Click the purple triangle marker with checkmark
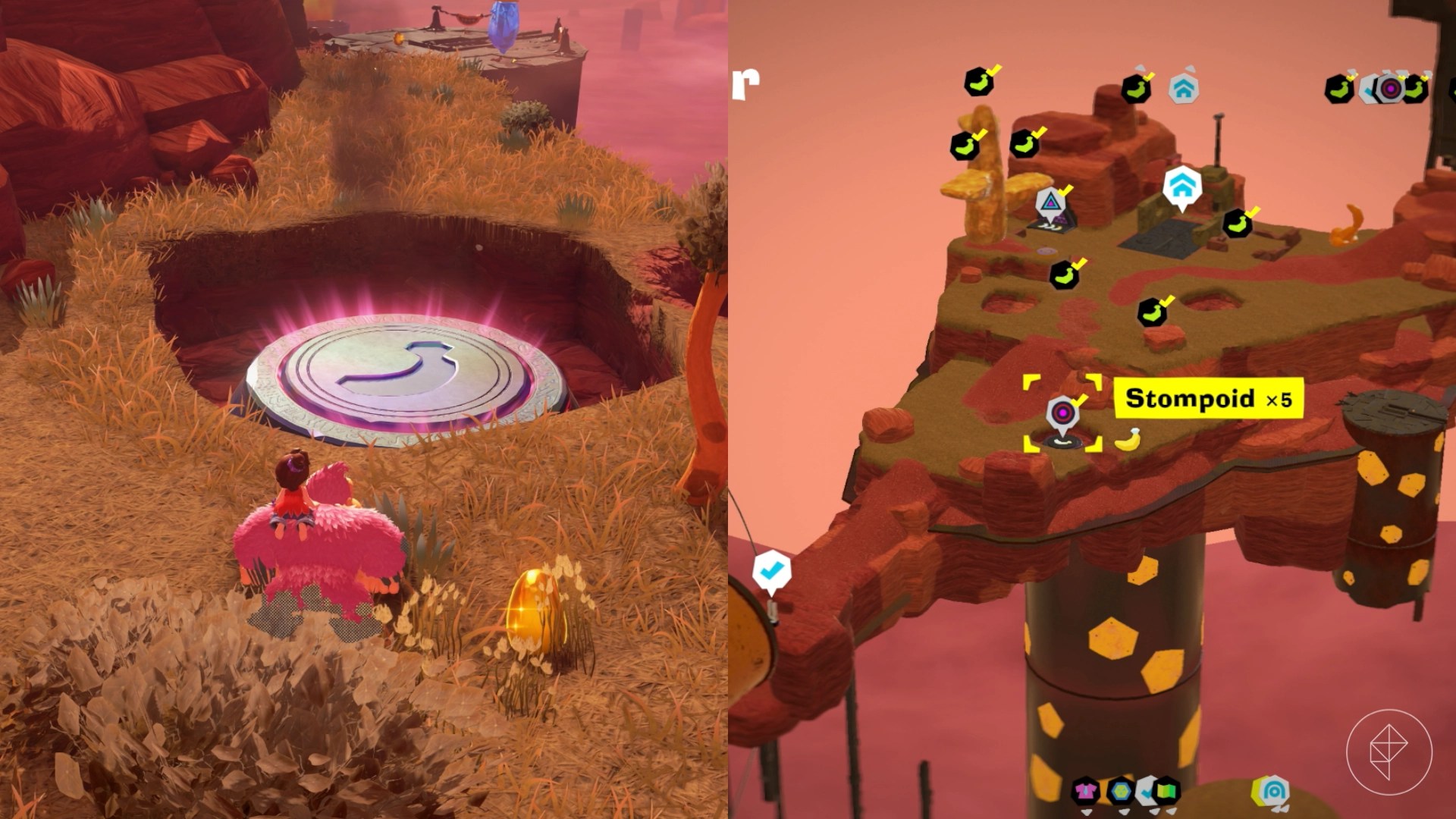Screen dimensions: 1456x819 tap(1050, 202)
